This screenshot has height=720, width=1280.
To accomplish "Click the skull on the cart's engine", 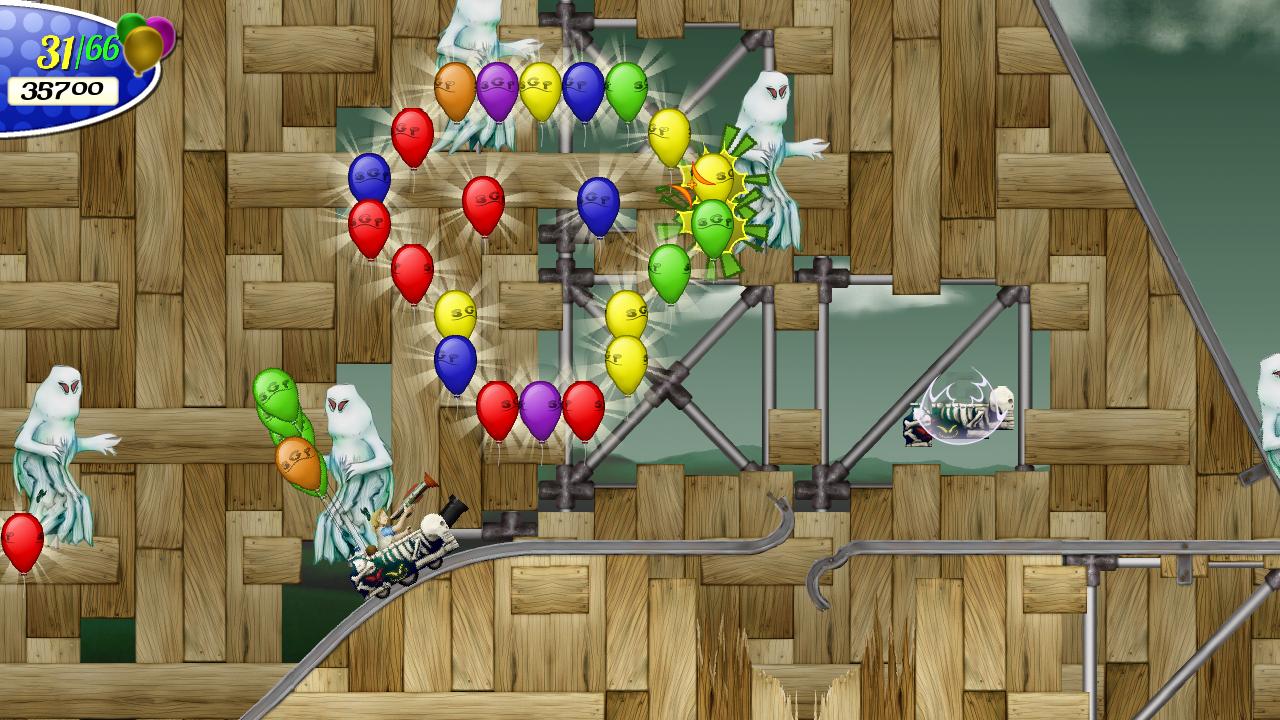I will click(432, 523).
